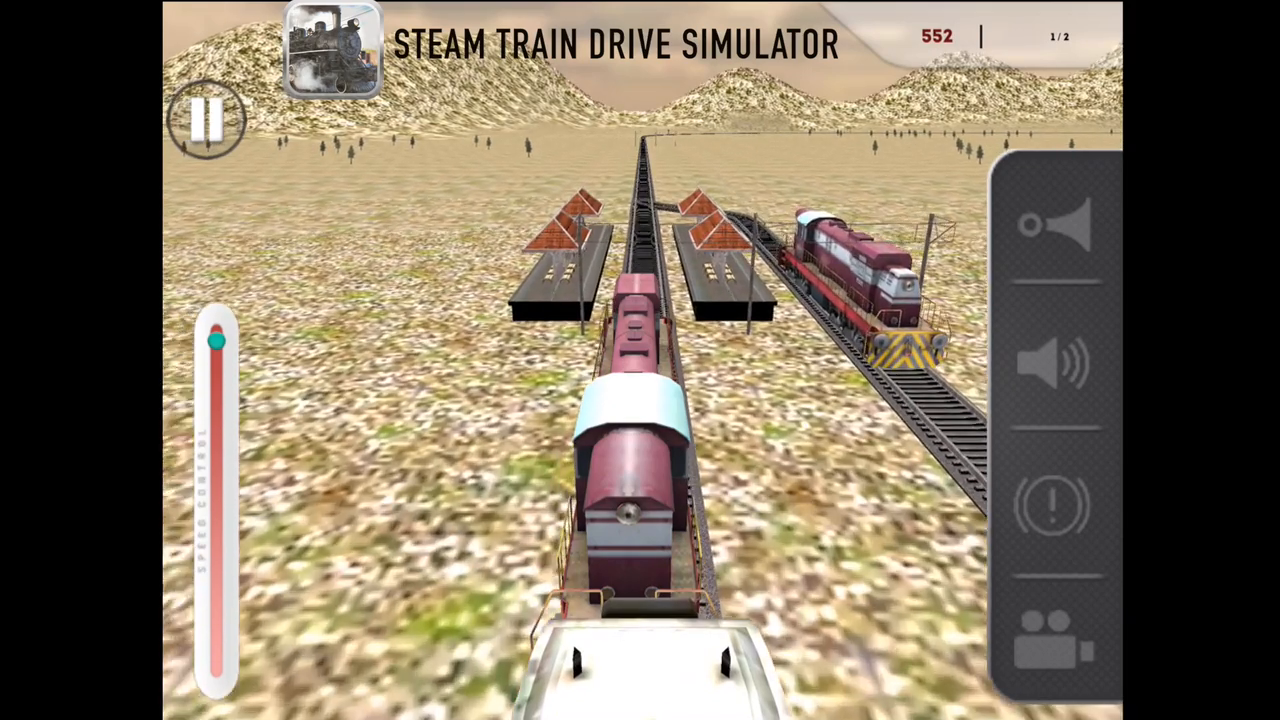Screen dimensions: 1280x720
Task: Move the speed control slider knob
Action: [x=217, y=343]
